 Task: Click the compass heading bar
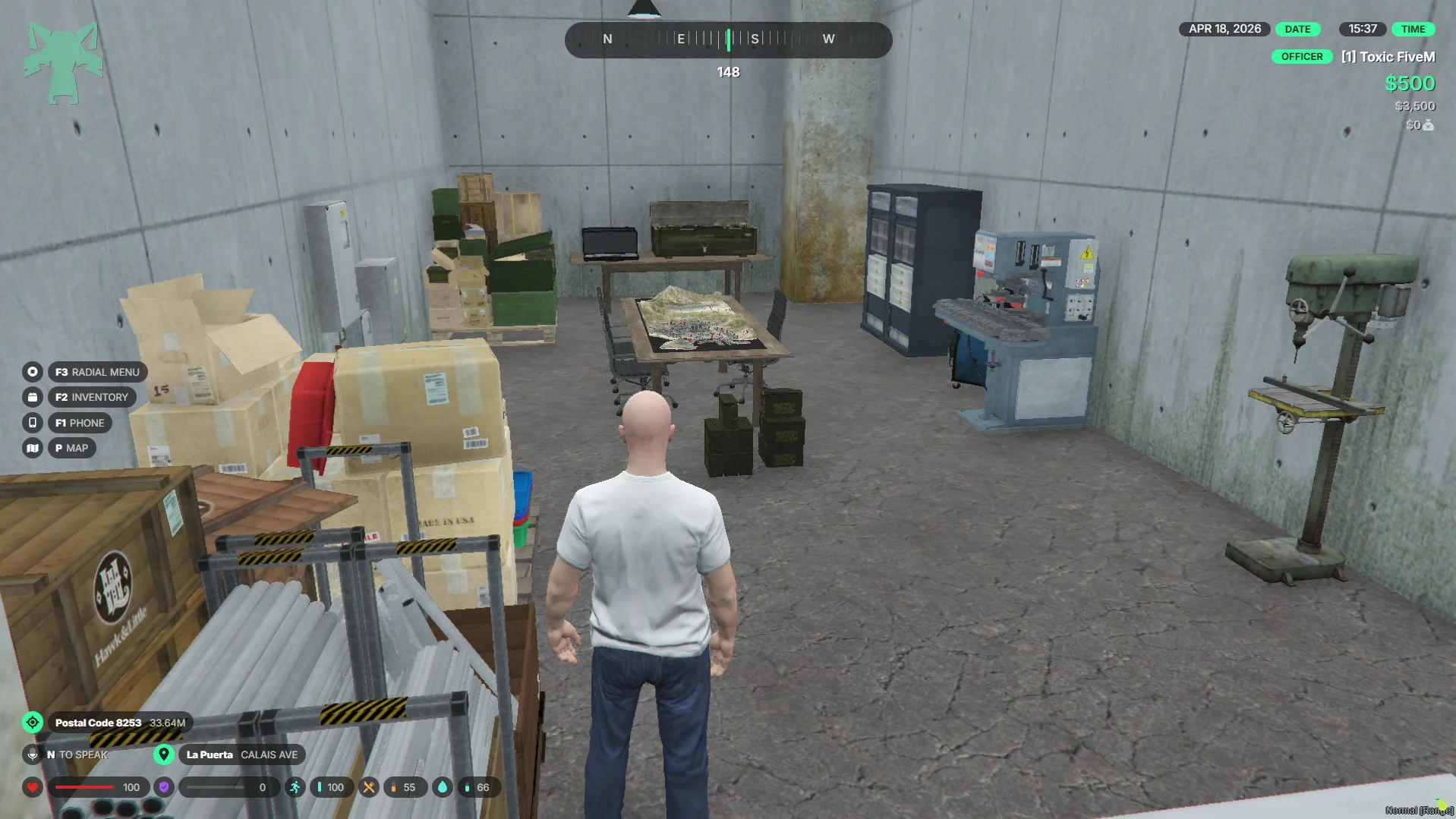click(x=728, y=39)
